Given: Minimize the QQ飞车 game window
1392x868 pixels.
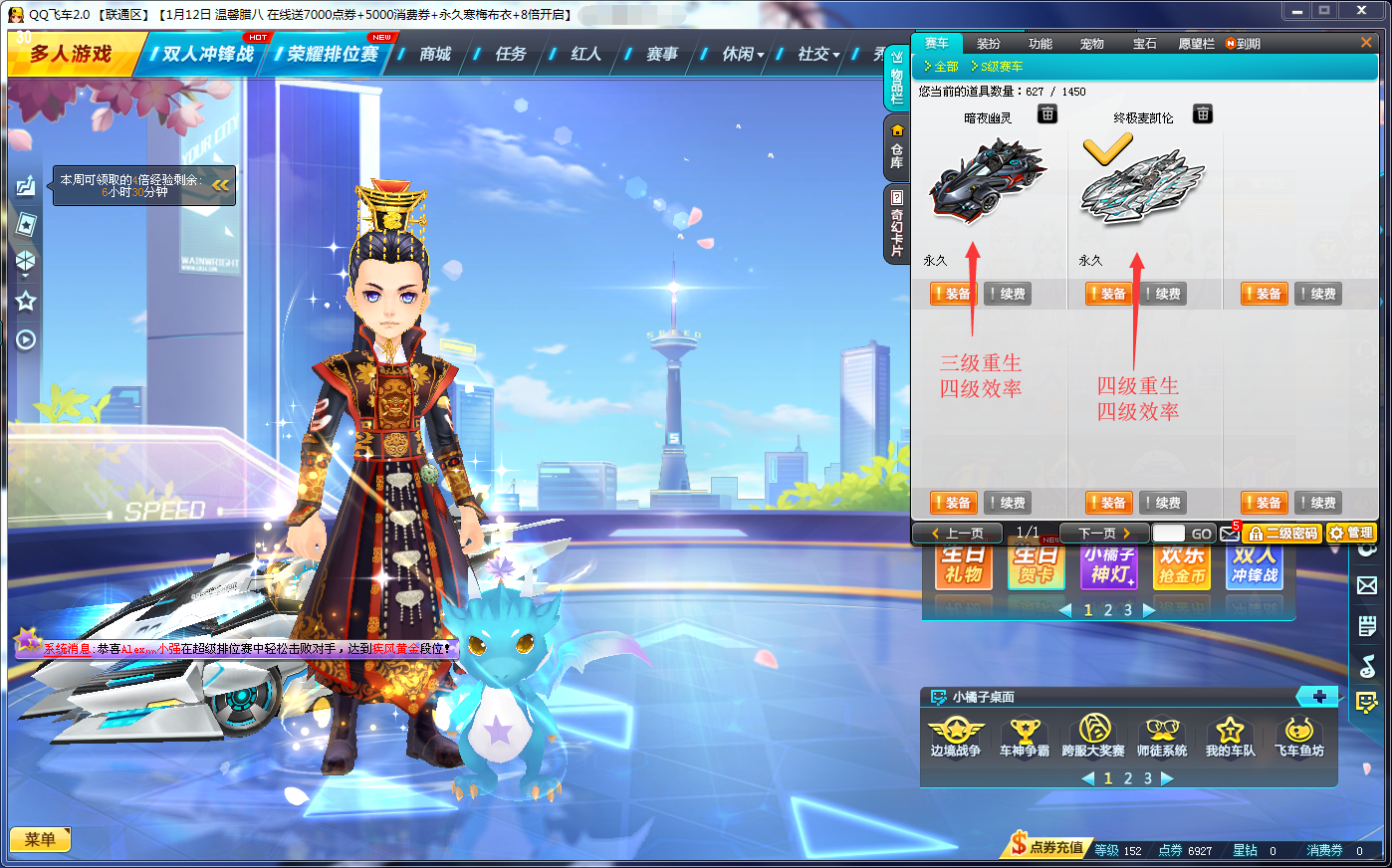Looking at the screenshot, I should click(x=1296, y=11).
